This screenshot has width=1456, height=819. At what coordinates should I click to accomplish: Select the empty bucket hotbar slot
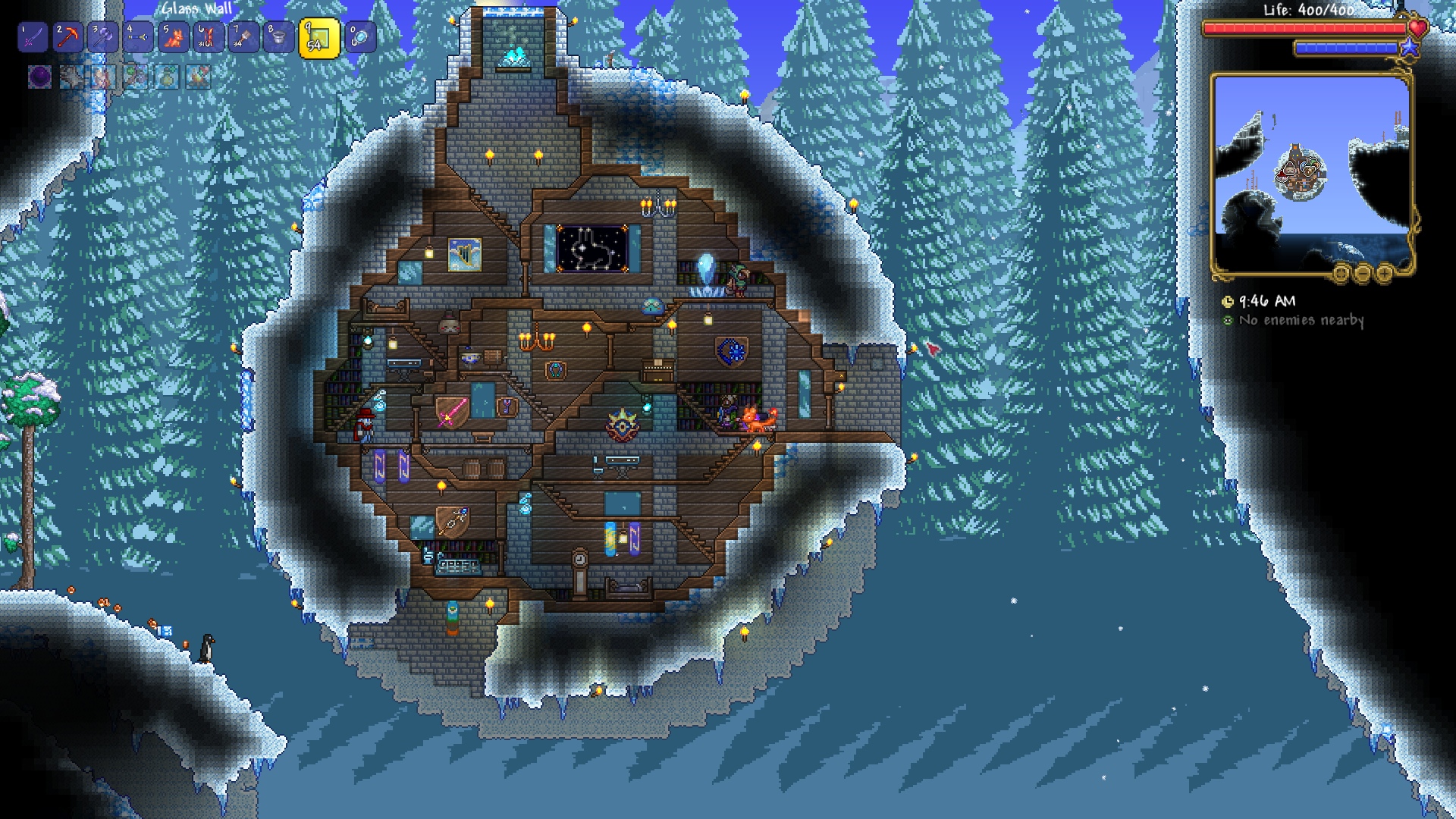278,36
